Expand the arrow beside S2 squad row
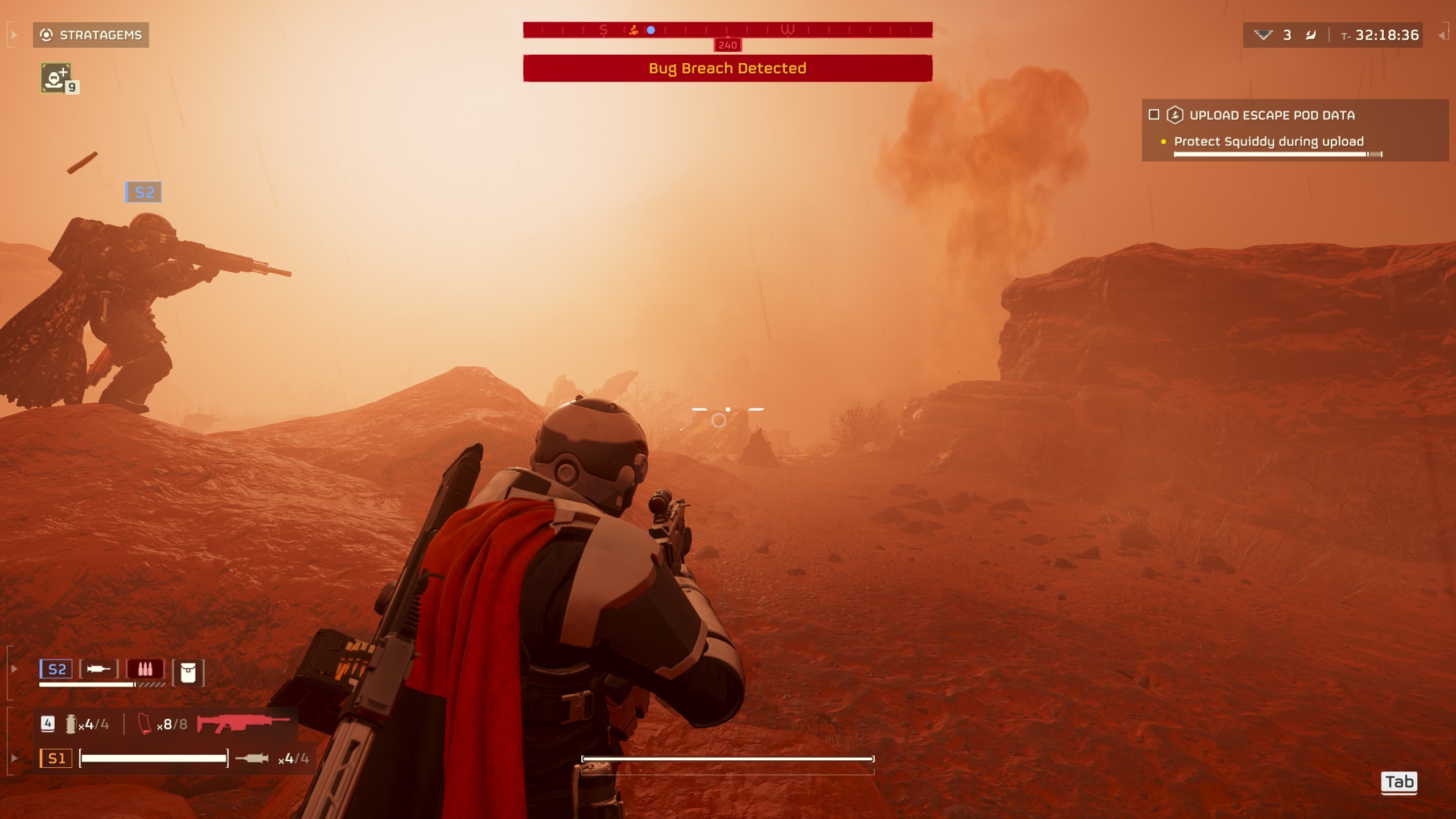The width and height of the screenshot is (1456, 819). 14,669
